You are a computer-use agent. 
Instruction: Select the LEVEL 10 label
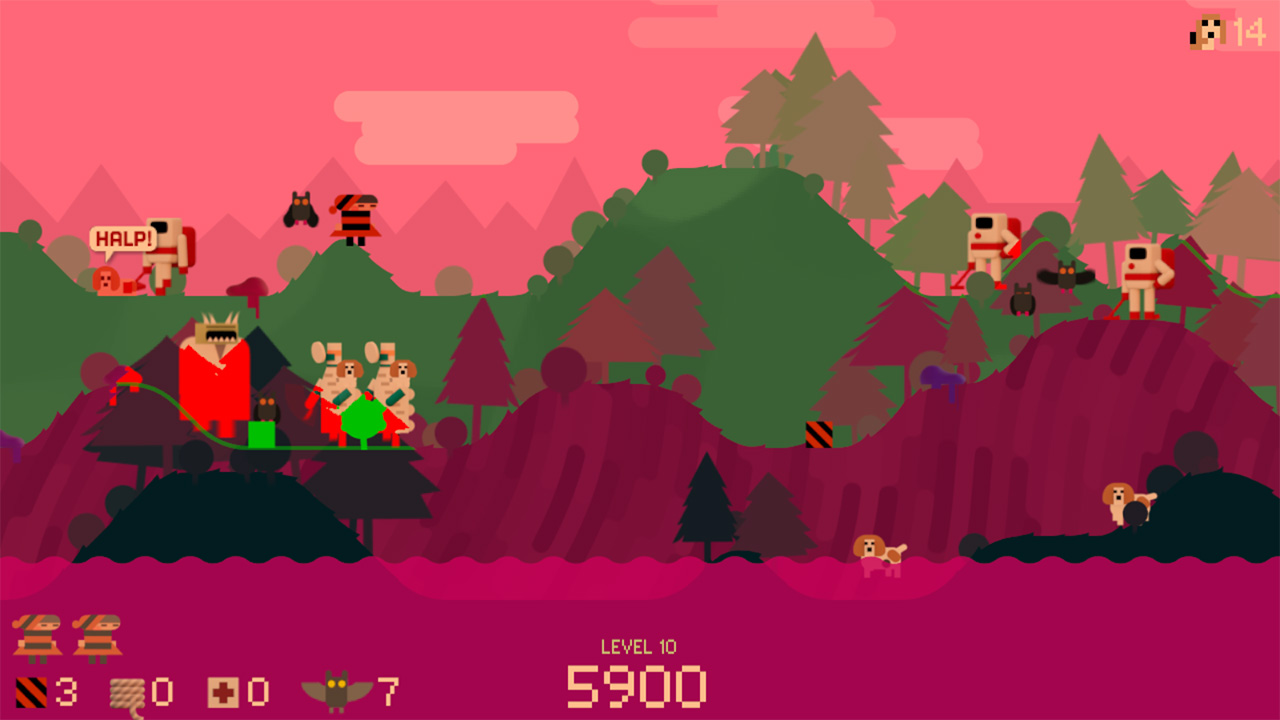[638, 647]
